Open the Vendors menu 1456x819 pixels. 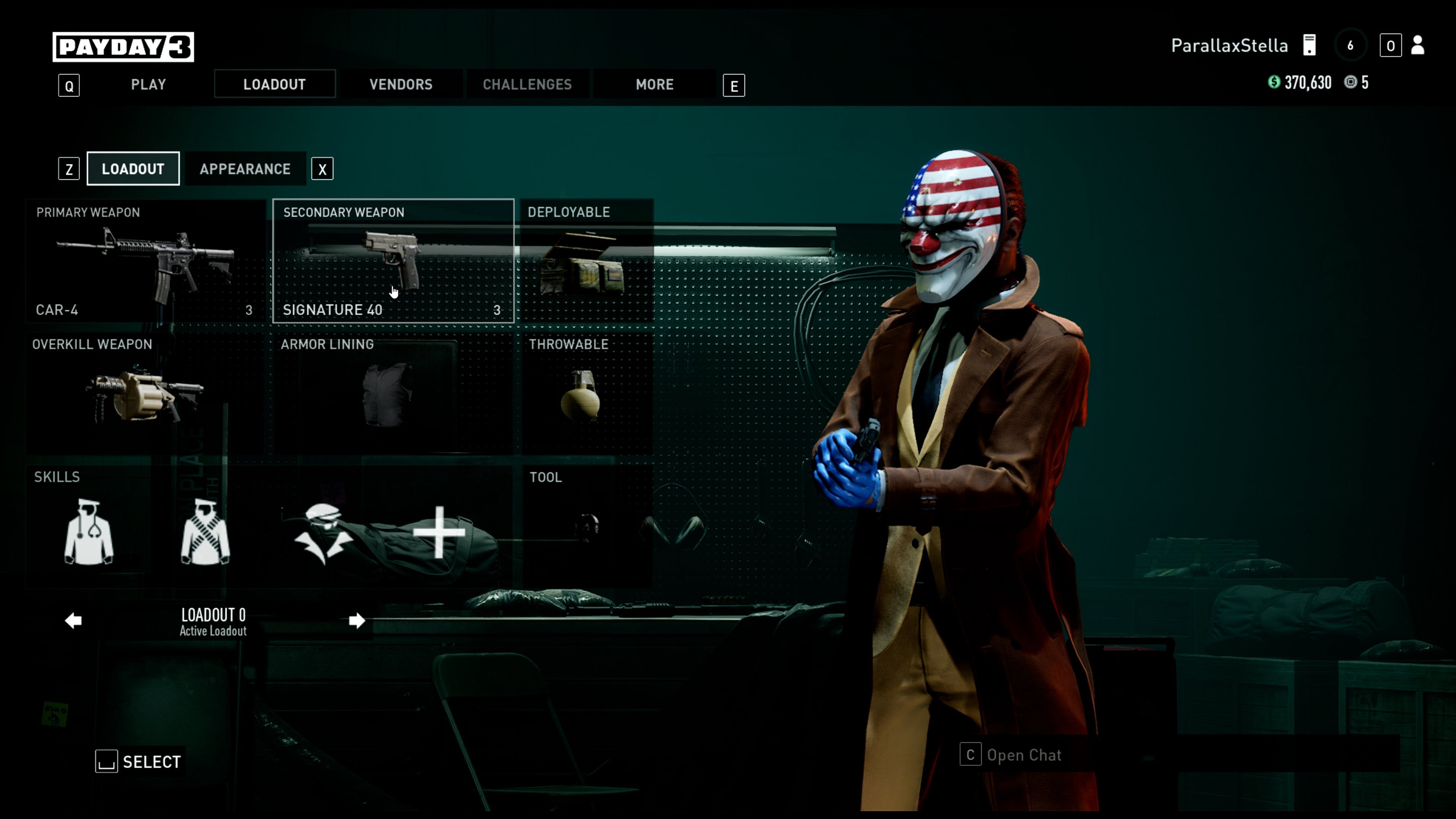click(401, 84)
